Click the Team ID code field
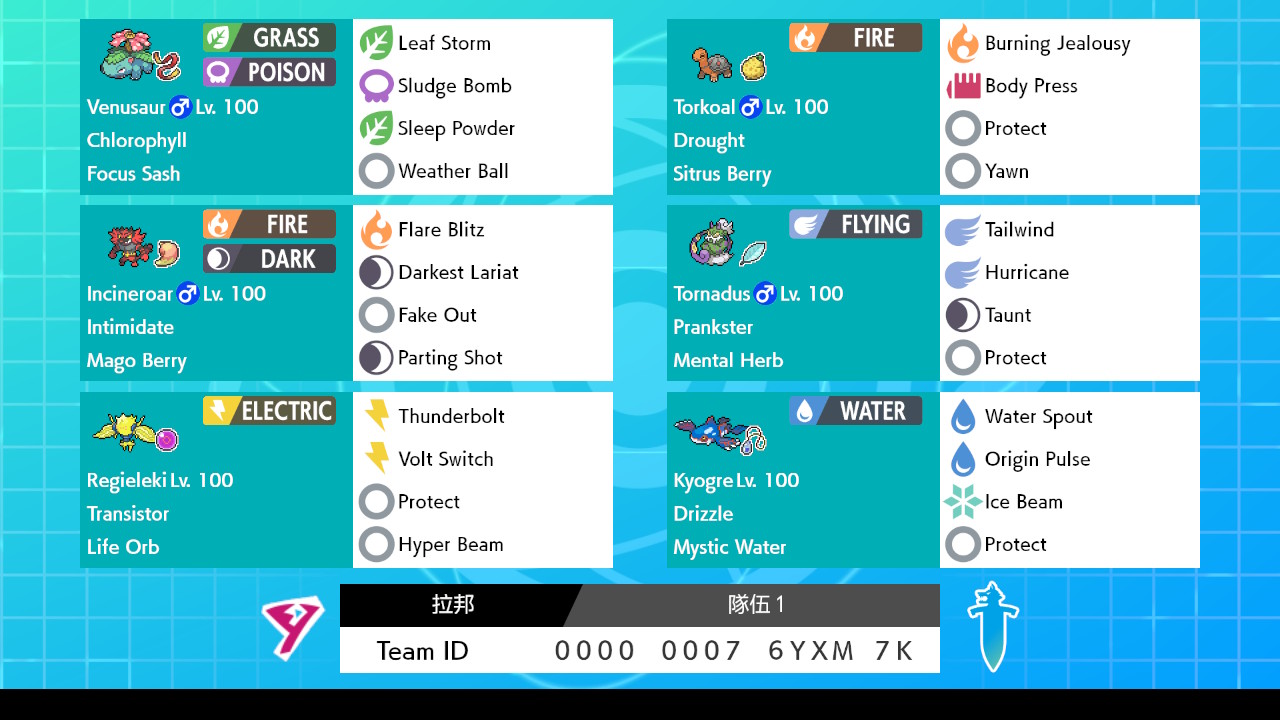The image size is (1280, 720). (x=734, y=651)
